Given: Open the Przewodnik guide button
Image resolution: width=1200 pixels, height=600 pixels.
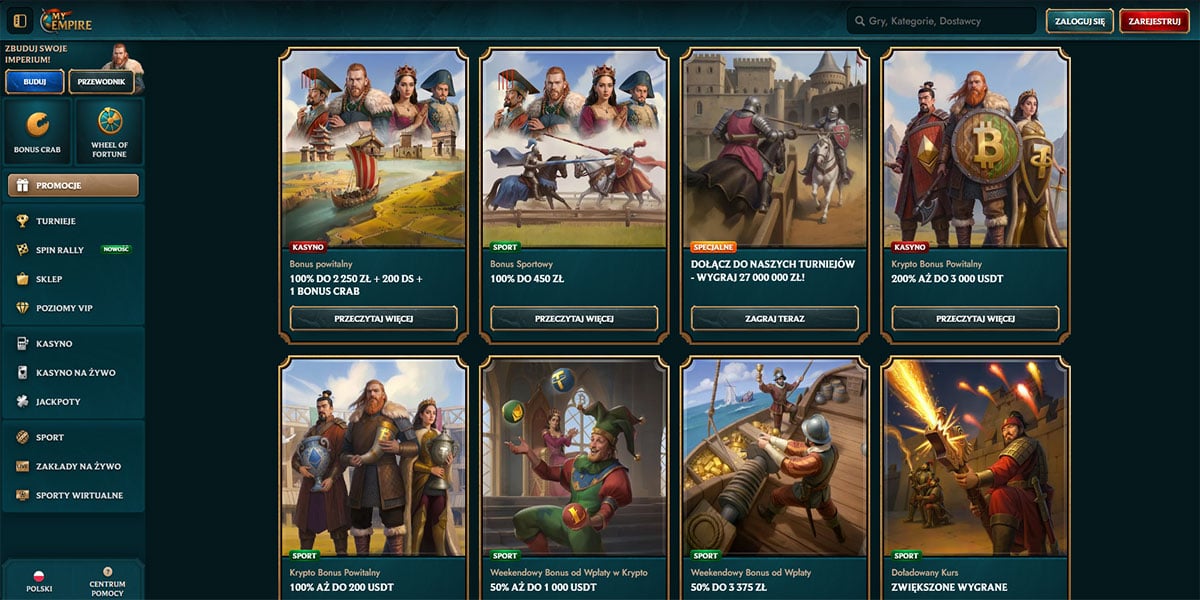Looking at the screenshot, I should (x=101, y=82).
